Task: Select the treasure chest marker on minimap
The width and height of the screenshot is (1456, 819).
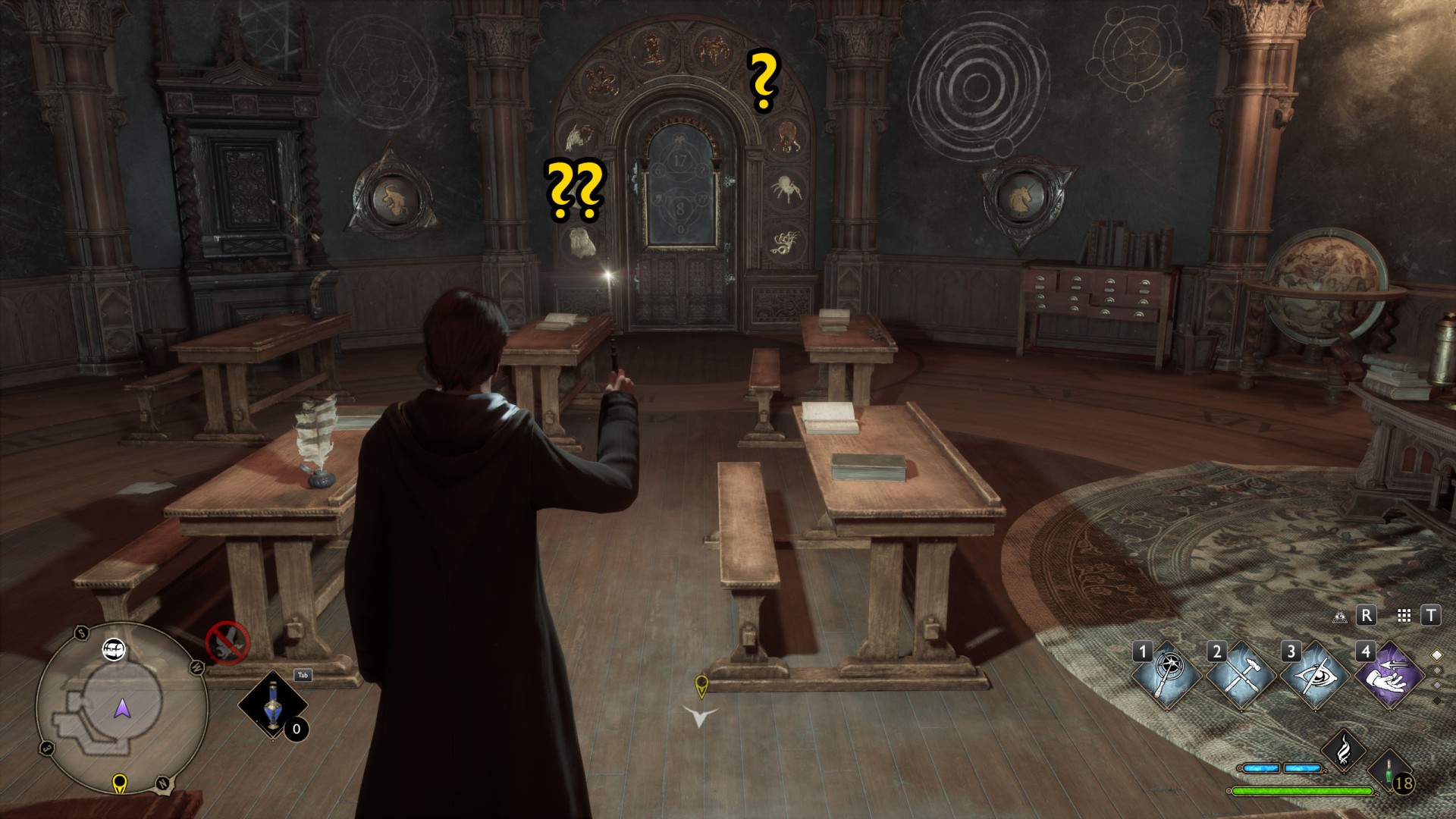Action: click(x=114, y=649)
